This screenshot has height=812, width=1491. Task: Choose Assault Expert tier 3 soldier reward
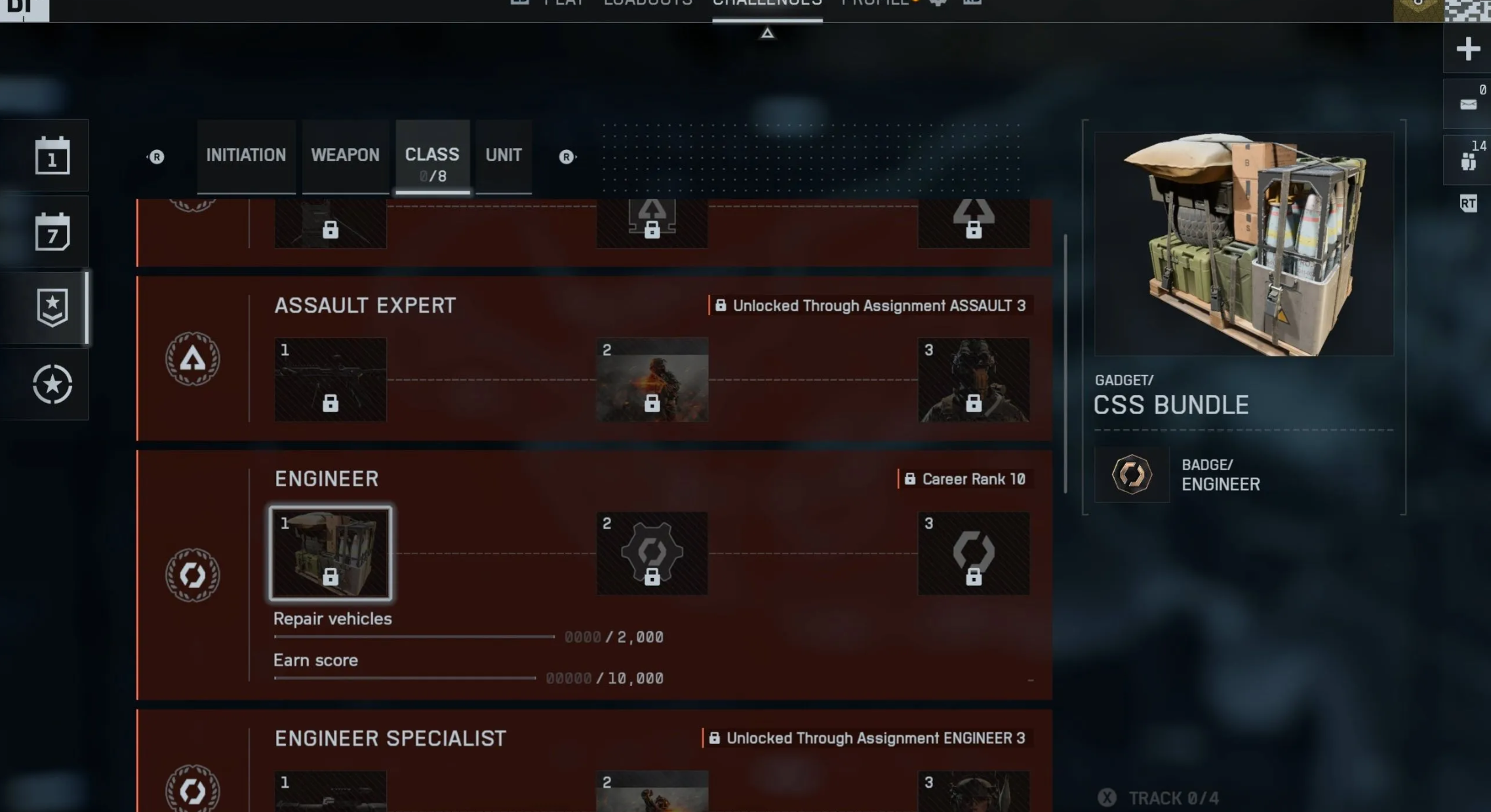click(973, 379)
